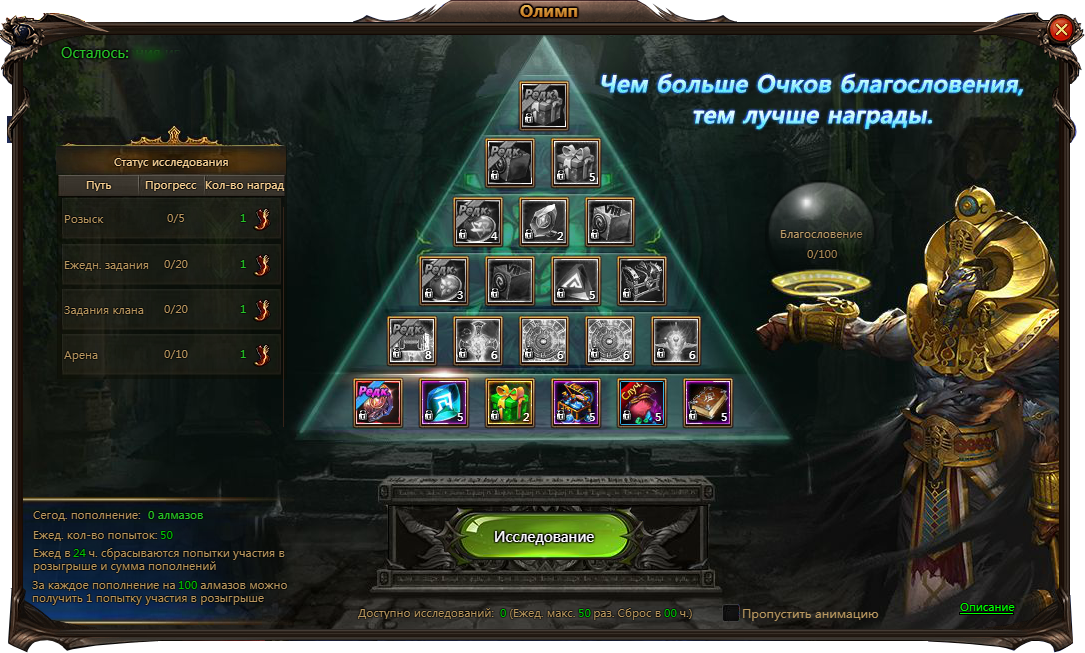Select the locked reward at the pyramid top
Viewport: 1085px width, 653px height.
pyautogui.click(x=543, y=105)
